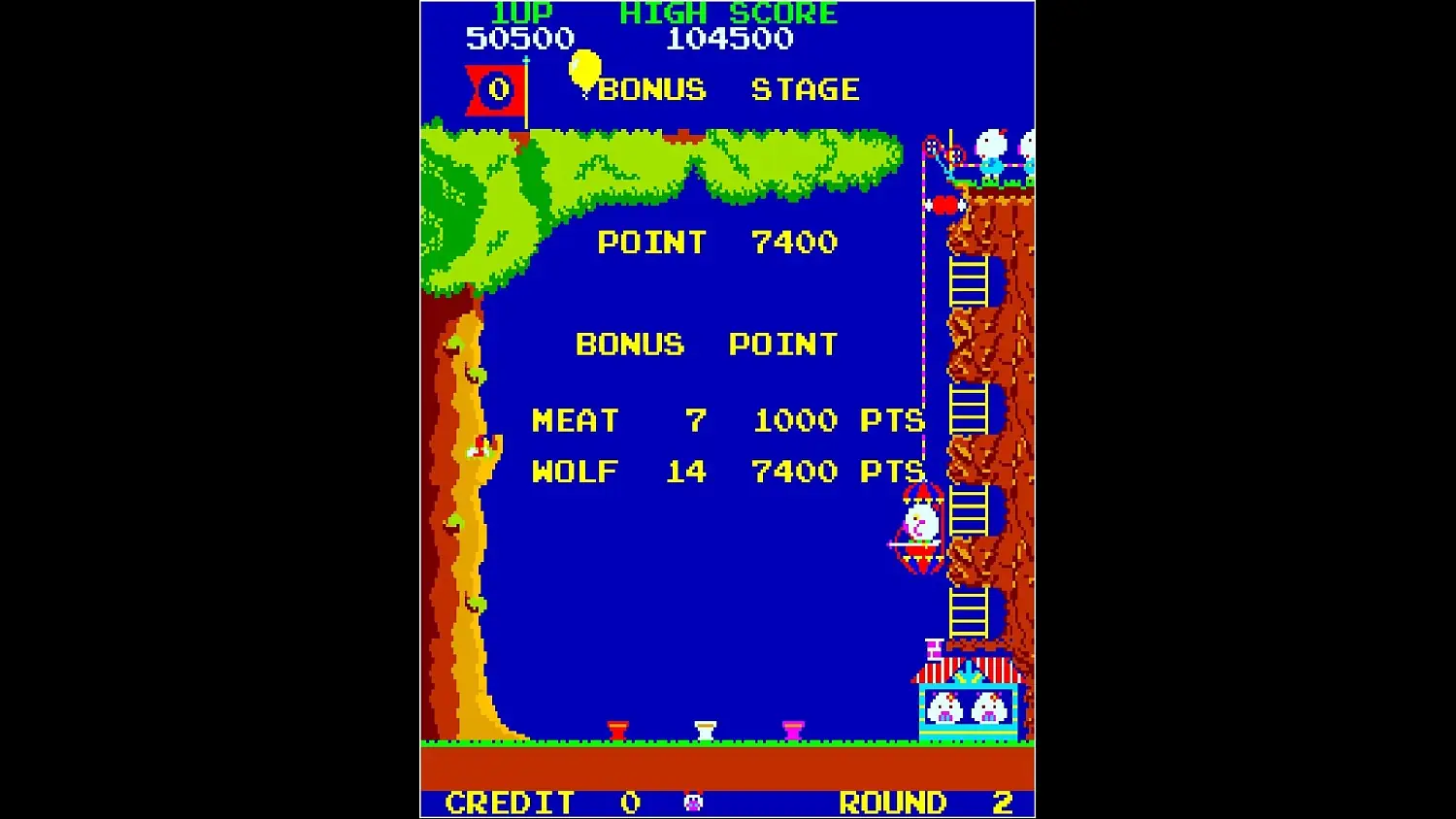
Task: Click the bottom ladder above the house roof
Action: (968, 611)
